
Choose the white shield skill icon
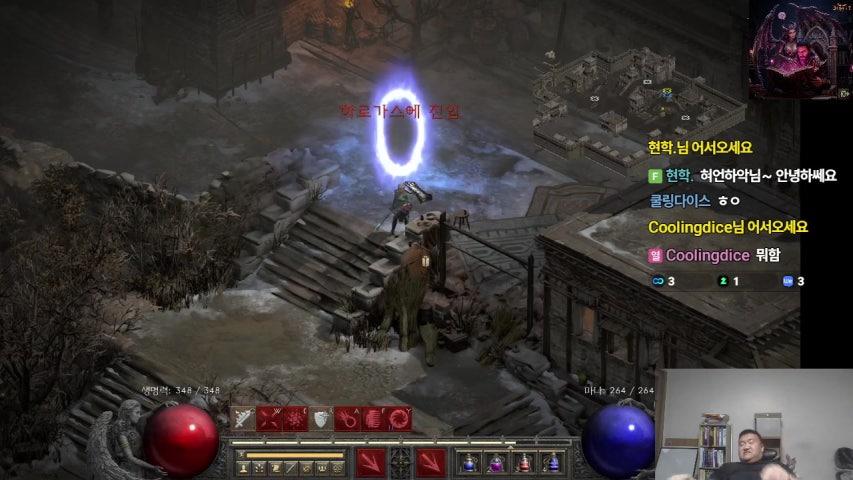(320, 419)
